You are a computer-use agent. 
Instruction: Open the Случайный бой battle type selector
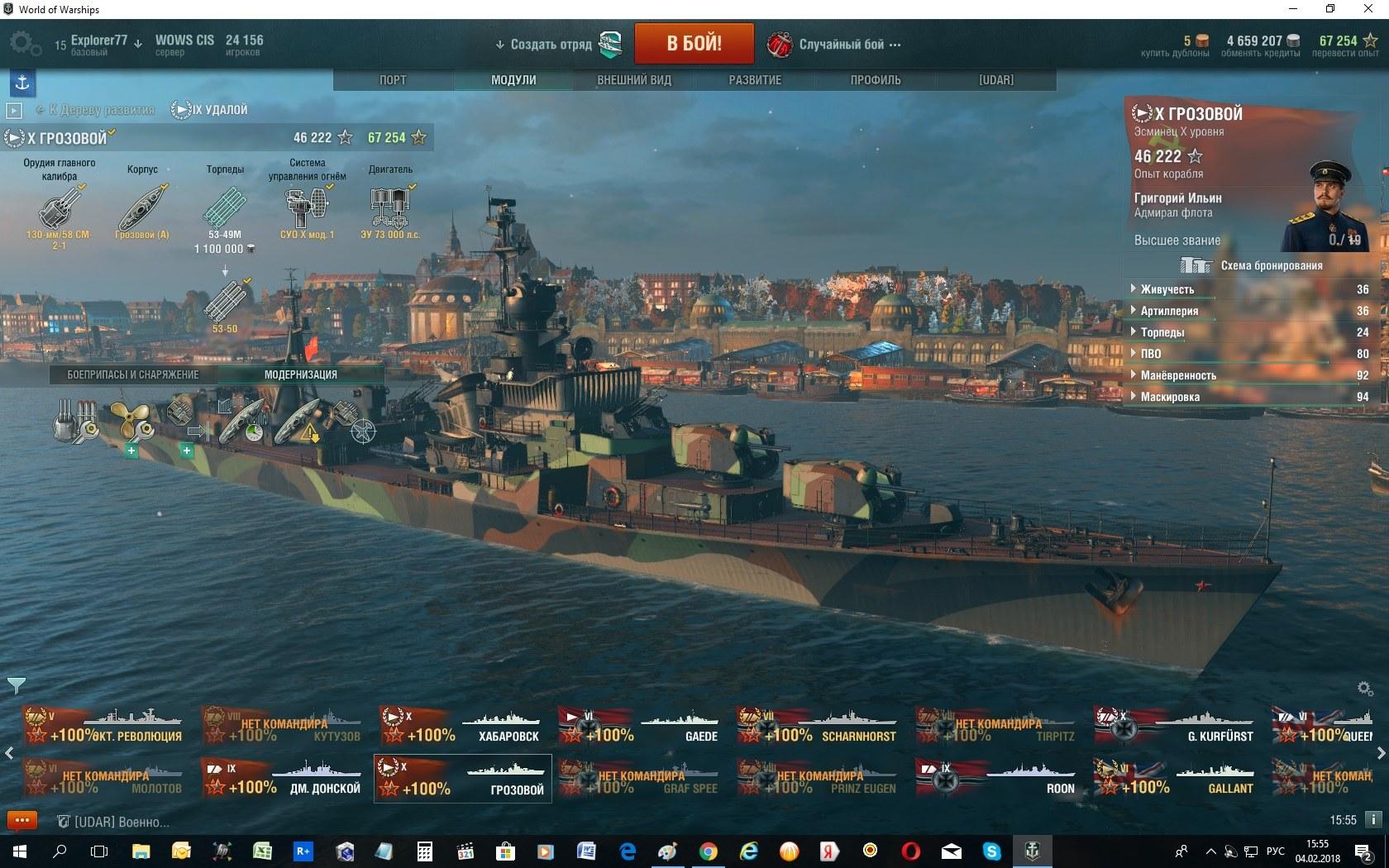[x=835, y=44]
